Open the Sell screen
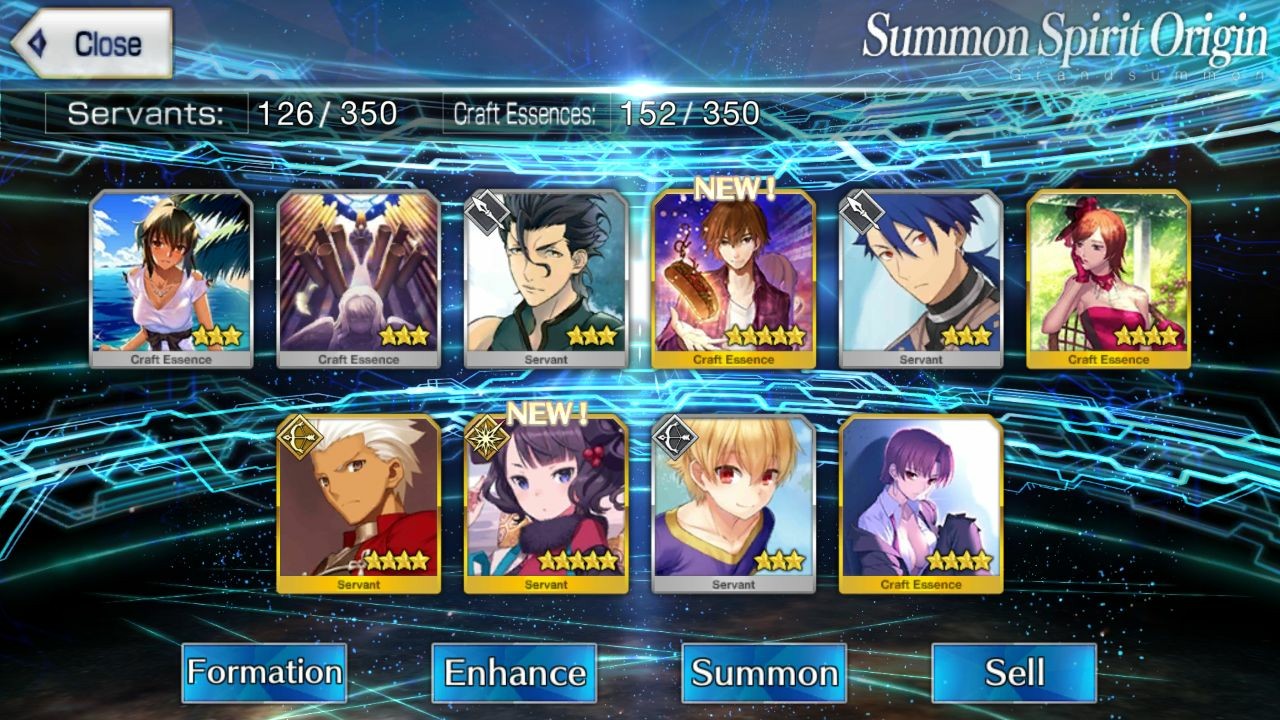Image resolution: width=1280 pixels, height=720 pixels. (1014, 672)
